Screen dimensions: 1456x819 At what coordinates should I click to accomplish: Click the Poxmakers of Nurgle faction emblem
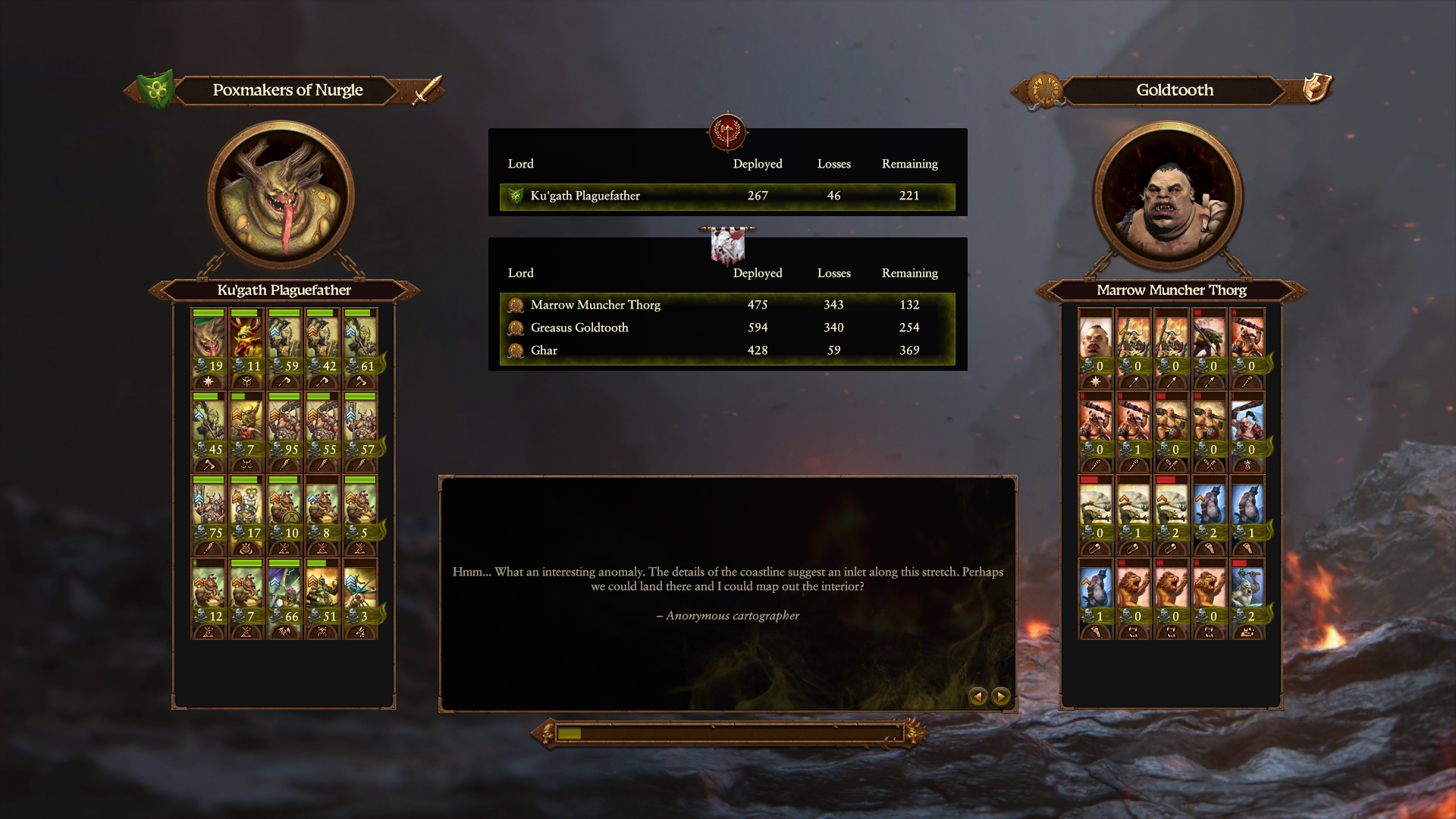[157, 90]
